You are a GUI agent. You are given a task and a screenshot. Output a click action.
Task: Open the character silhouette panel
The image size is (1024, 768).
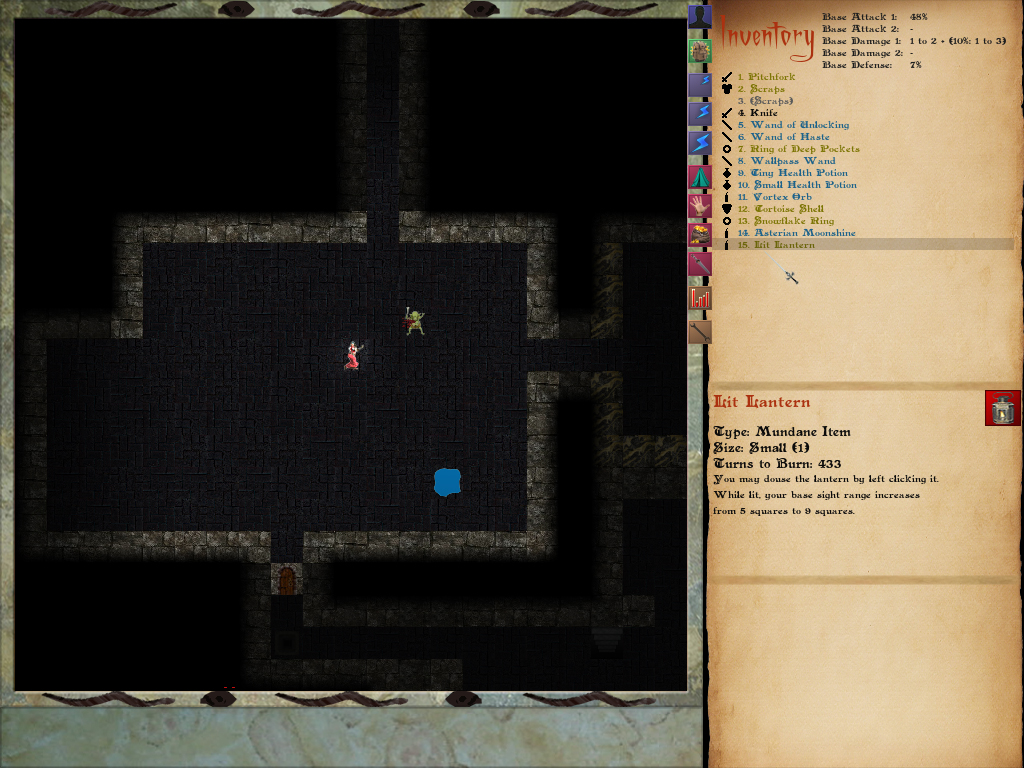pyautogui.click(x=700, y=17)
